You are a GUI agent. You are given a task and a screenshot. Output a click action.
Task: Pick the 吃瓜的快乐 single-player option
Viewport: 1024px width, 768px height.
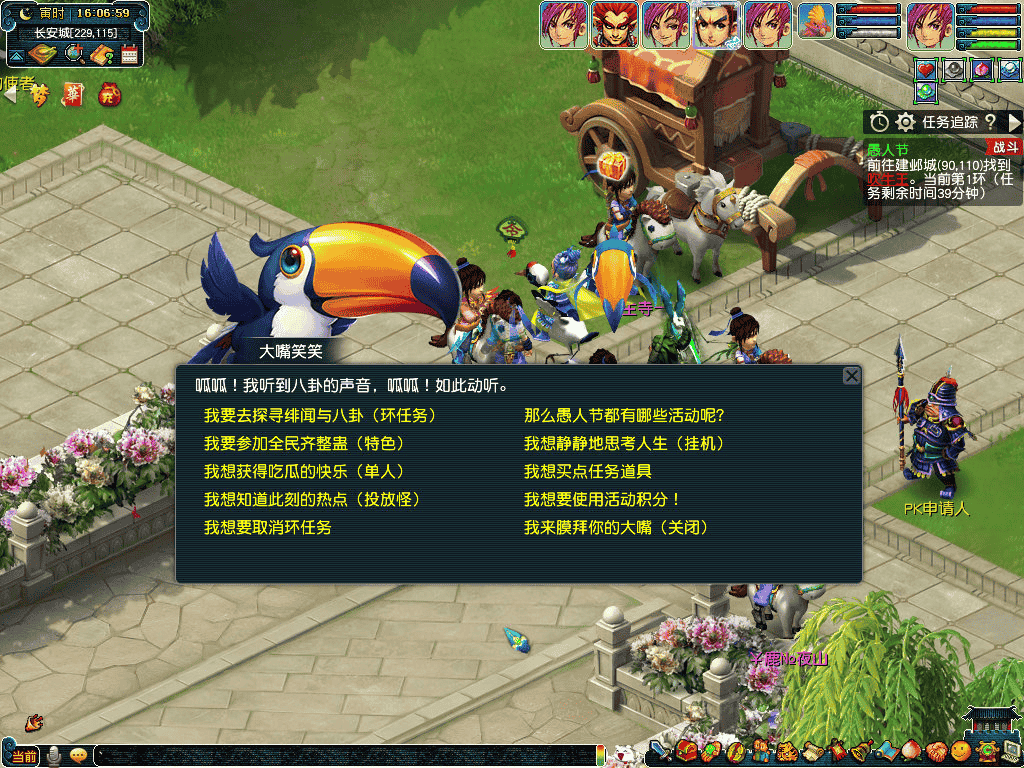pyautogui.click(x=304, y=471)
